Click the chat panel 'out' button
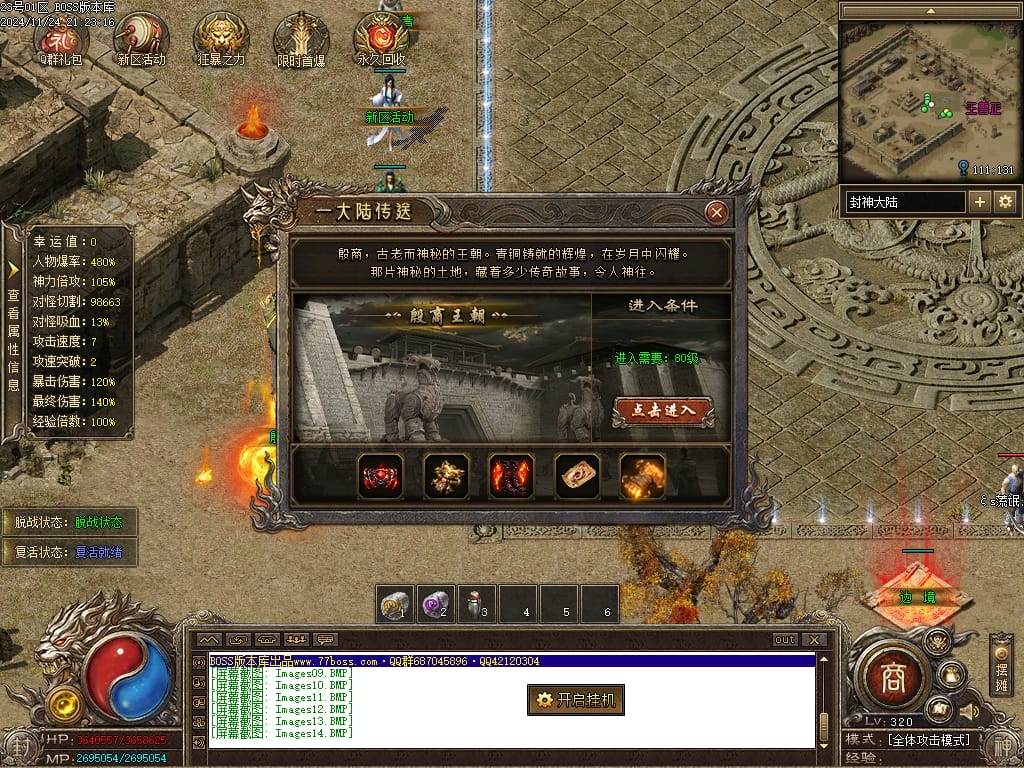 [785, 640]
